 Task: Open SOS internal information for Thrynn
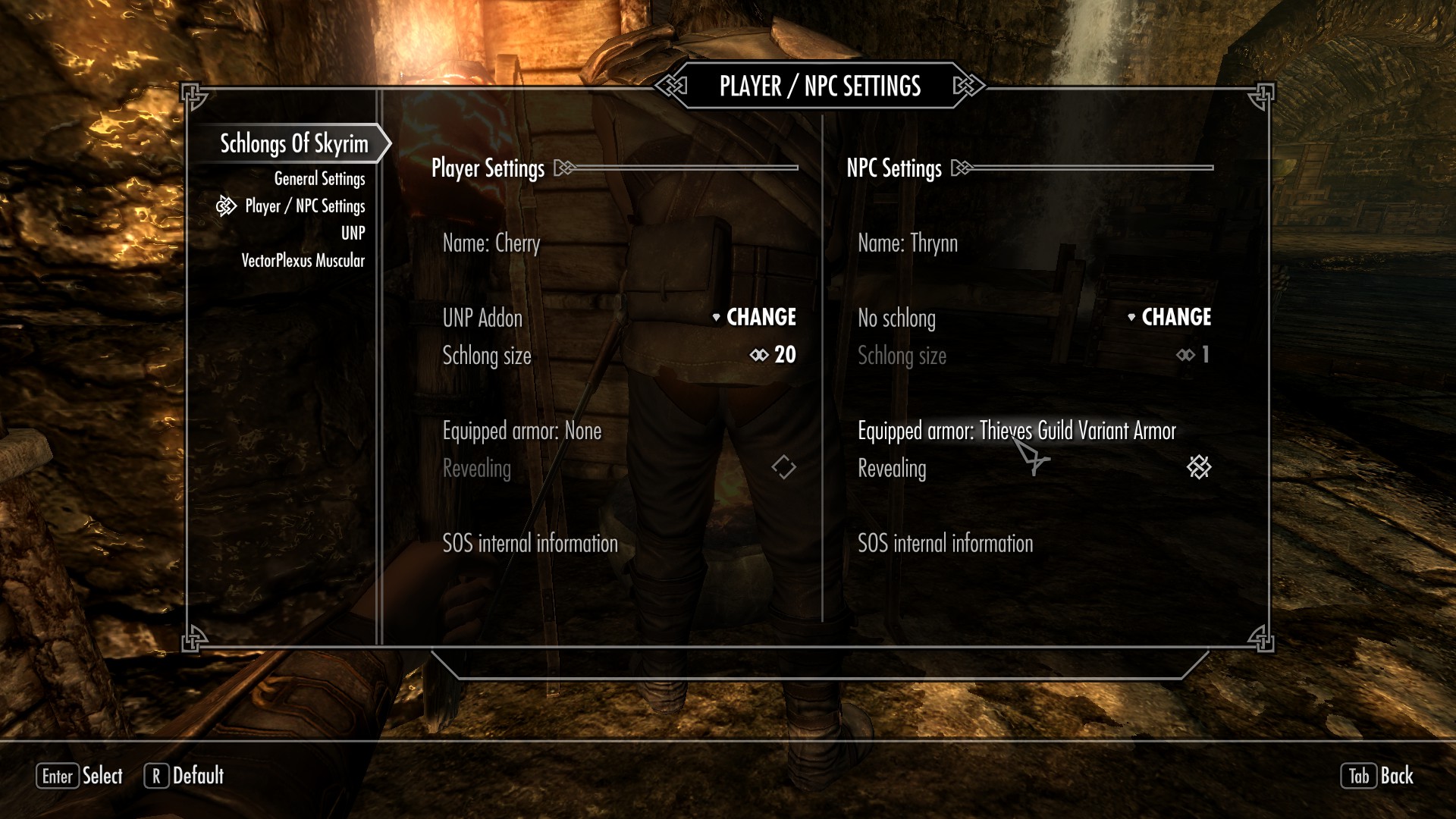pos(945,543)
